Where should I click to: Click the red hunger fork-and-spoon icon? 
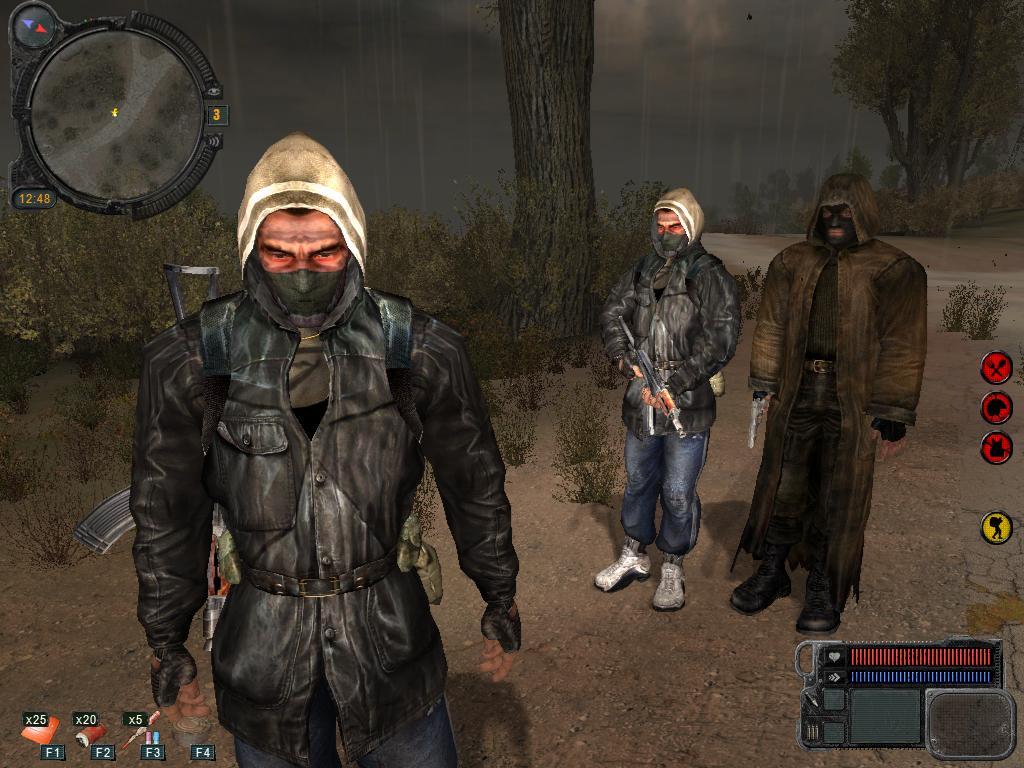996,367
